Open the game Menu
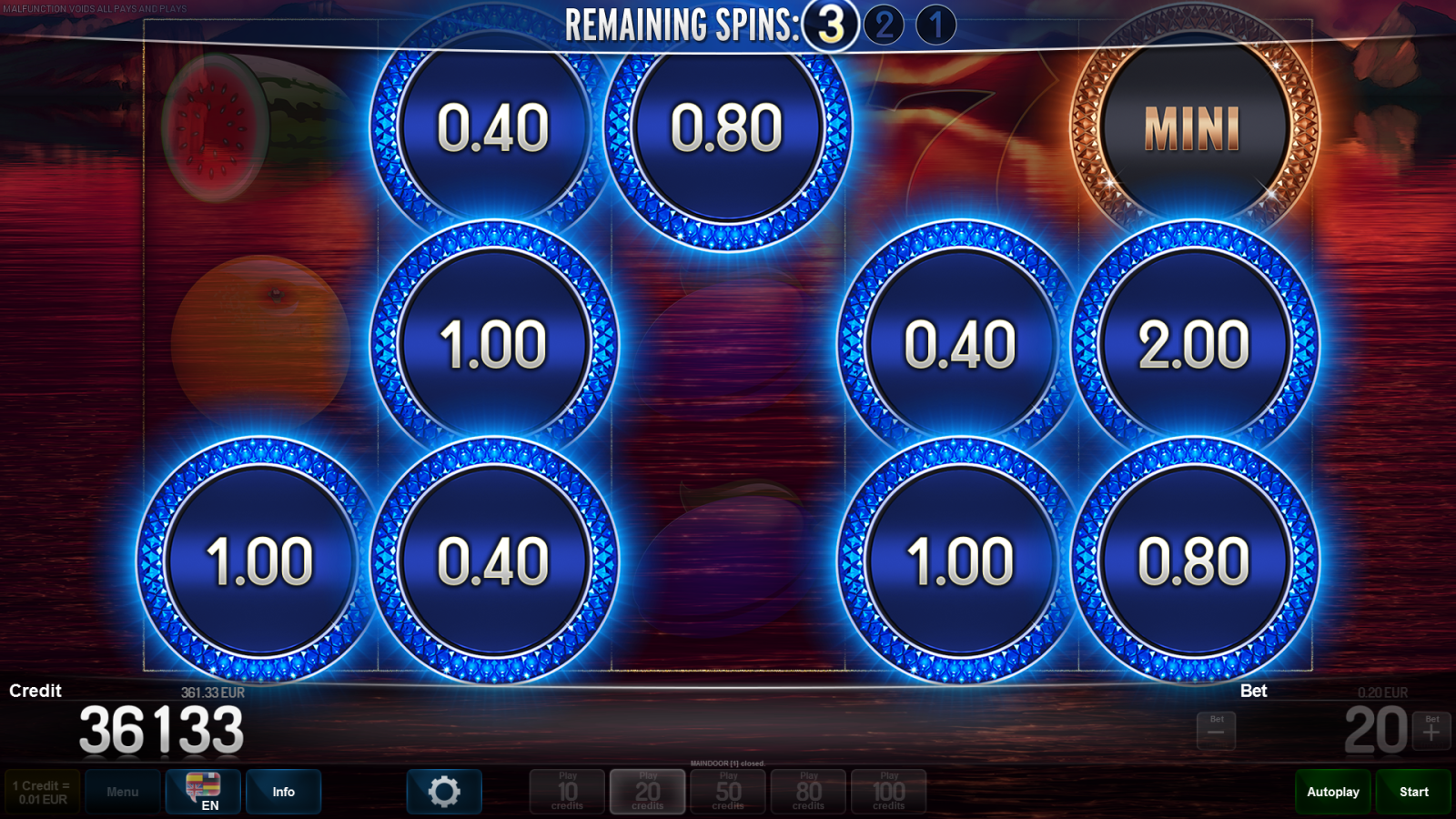The height and width of the screenshot is (819, 1456). (x=123, y=792)
